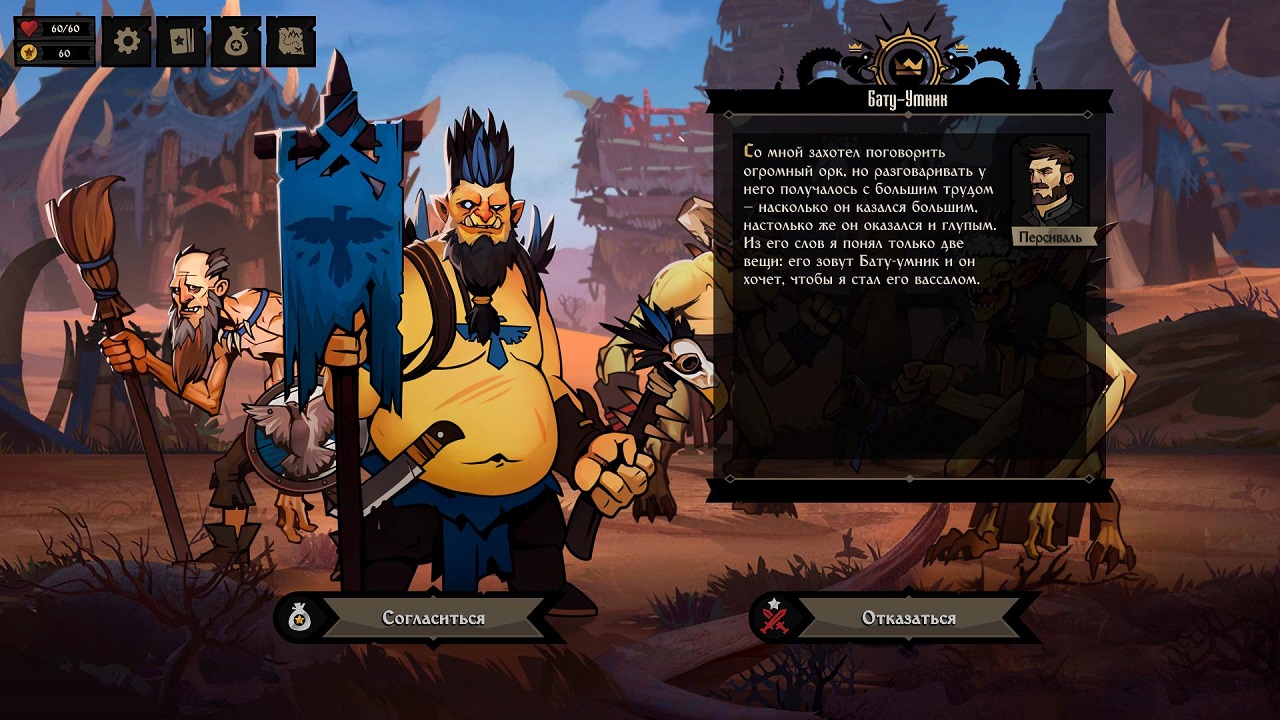This screenshot has width=1280, height=720.
Task: Open the gear settings menu
Action: click(126, 41)
